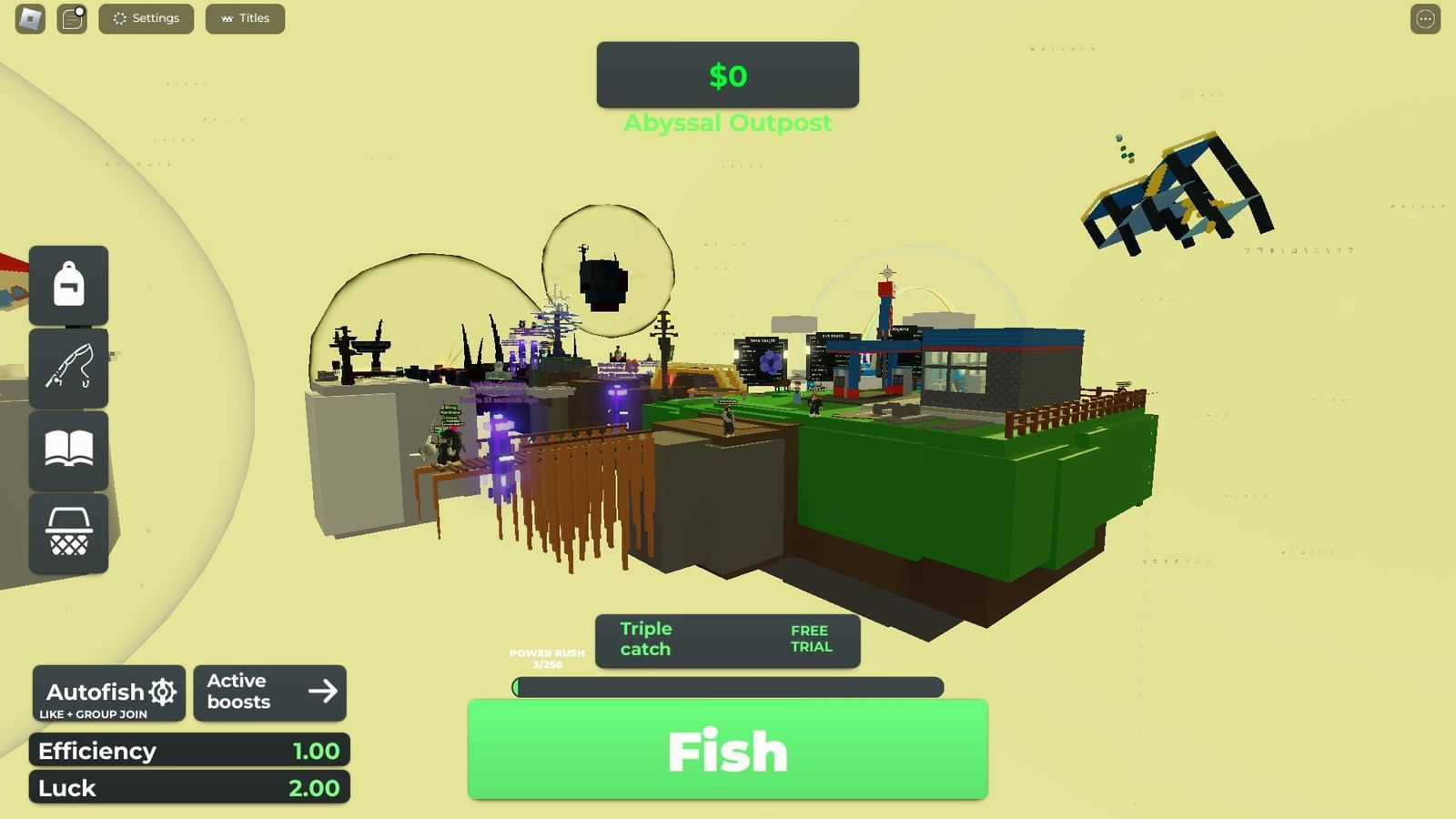Open the three-dots menu icon top right
The image size is (1456, 819).
[1426, 19]
